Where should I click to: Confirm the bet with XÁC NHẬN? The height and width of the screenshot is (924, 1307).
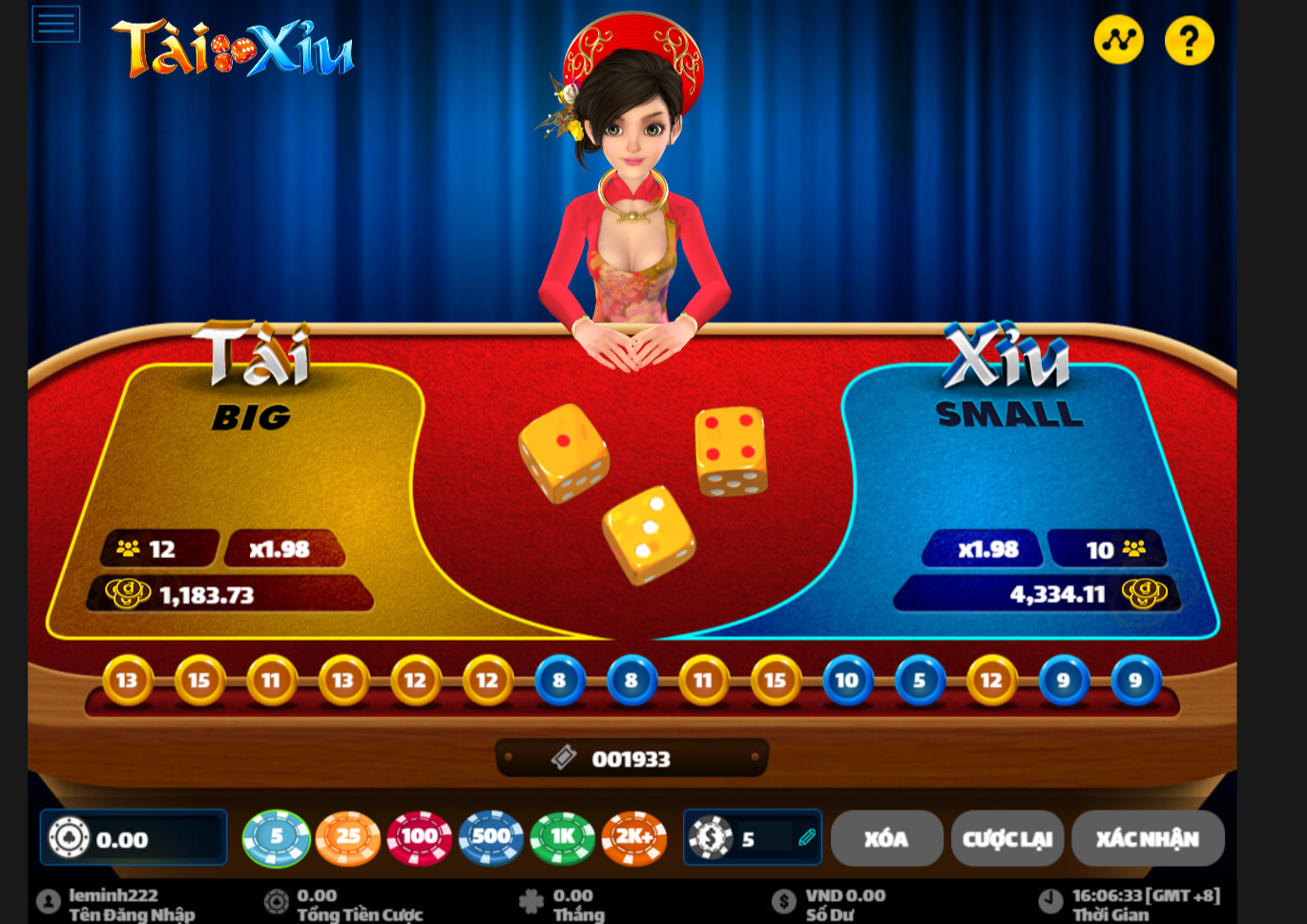tap(1148, 839)
